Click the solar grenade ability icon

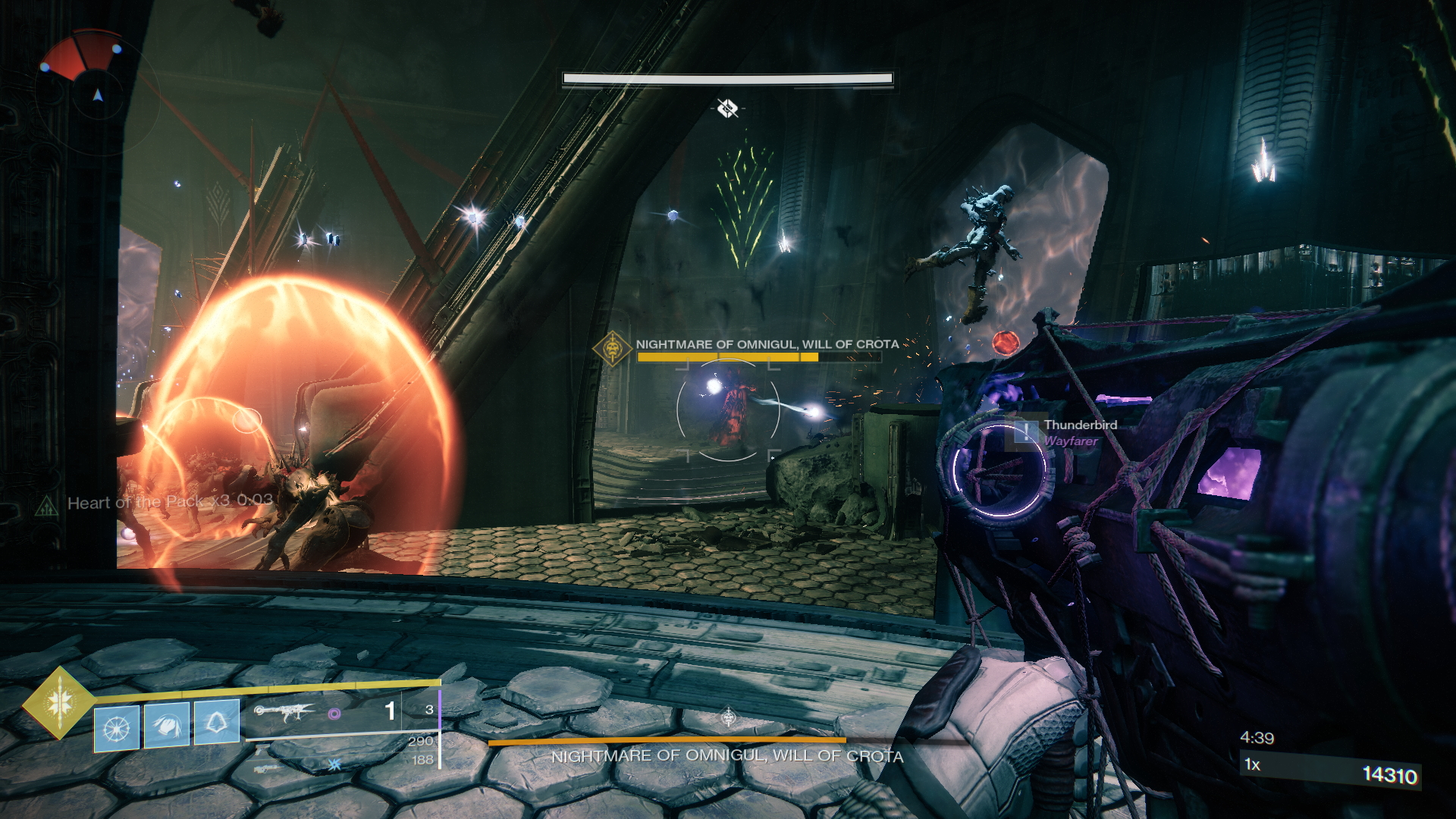tap(117, 726)
